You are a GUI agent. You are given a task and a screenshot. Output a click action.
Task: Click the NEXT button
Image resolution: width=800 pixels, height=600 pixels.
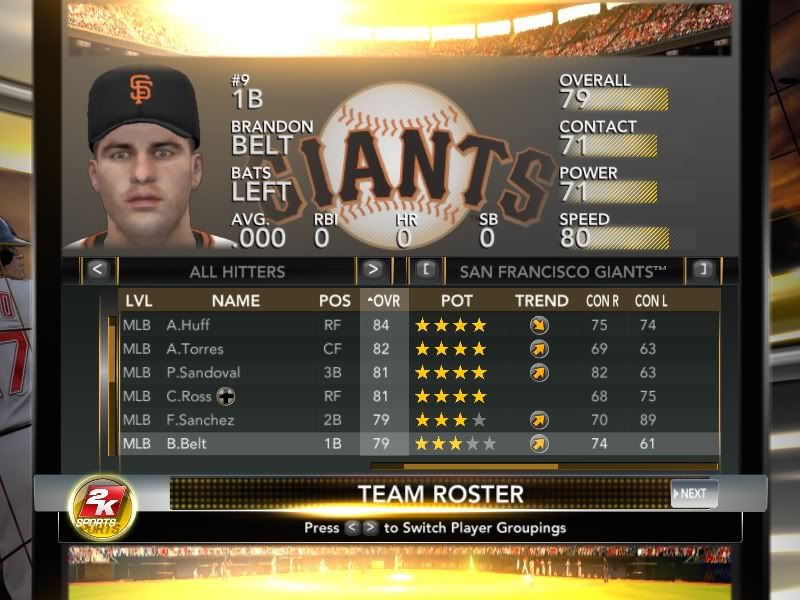click(693, 493)
